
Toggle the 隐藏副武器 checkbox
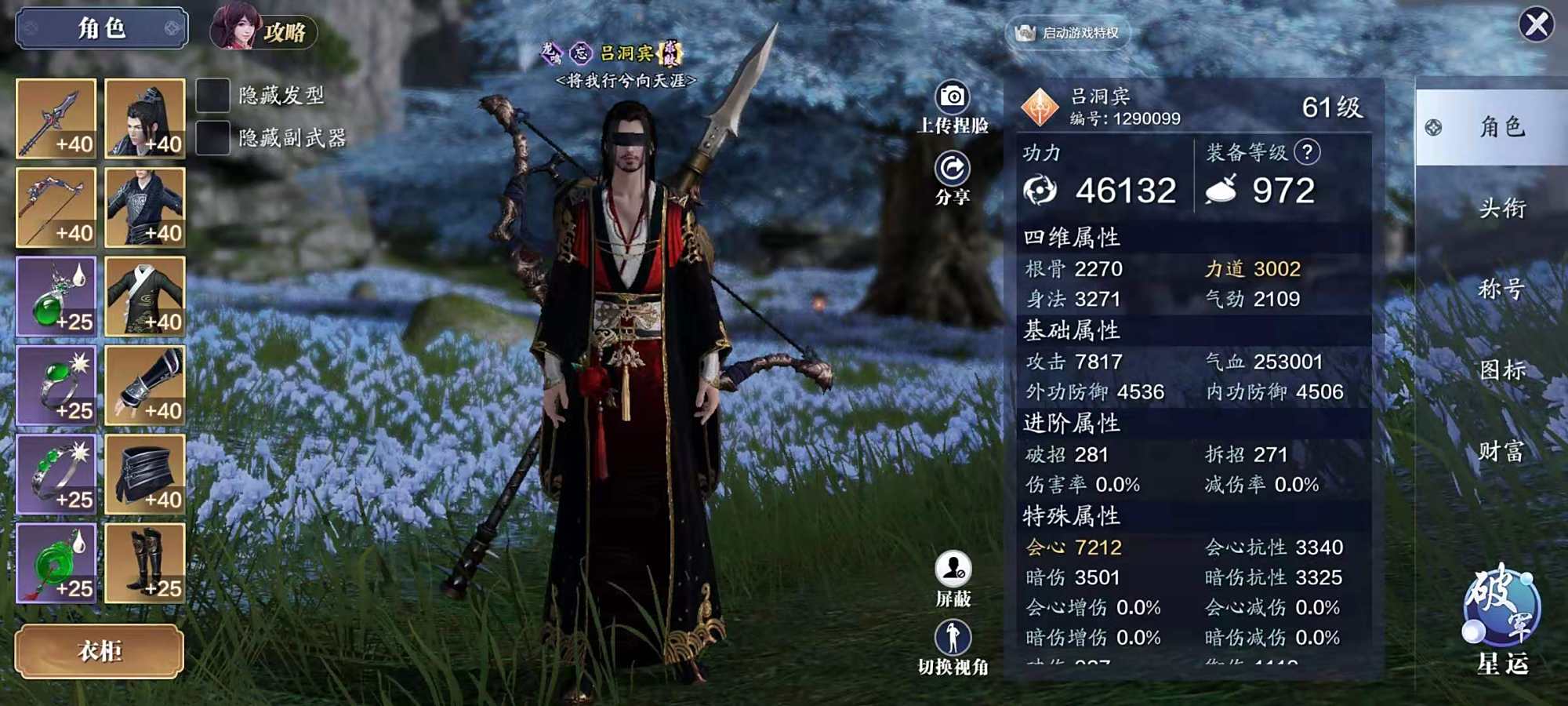212,138
